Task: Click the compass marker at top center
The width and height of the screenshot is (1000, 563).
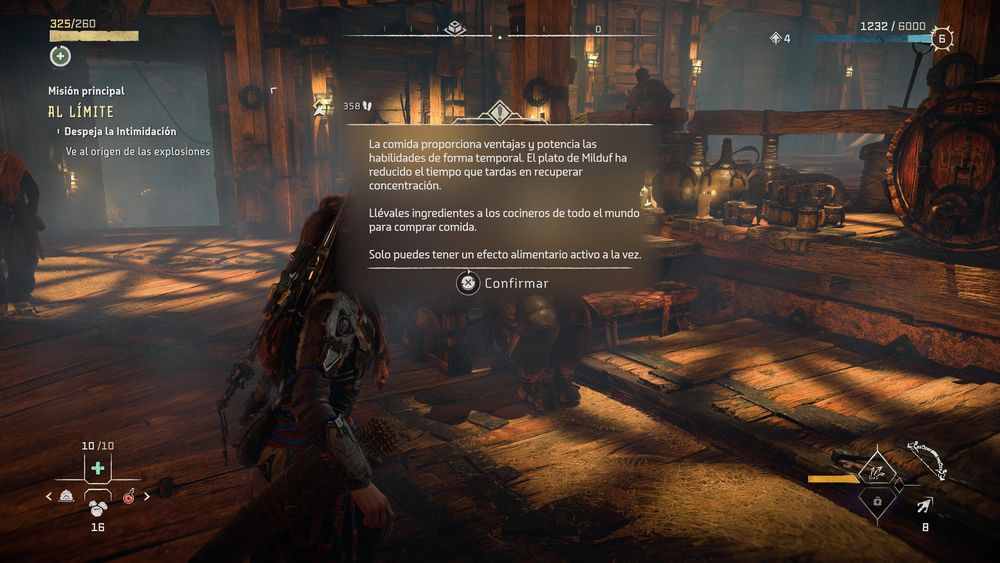Action: [455, 27]
